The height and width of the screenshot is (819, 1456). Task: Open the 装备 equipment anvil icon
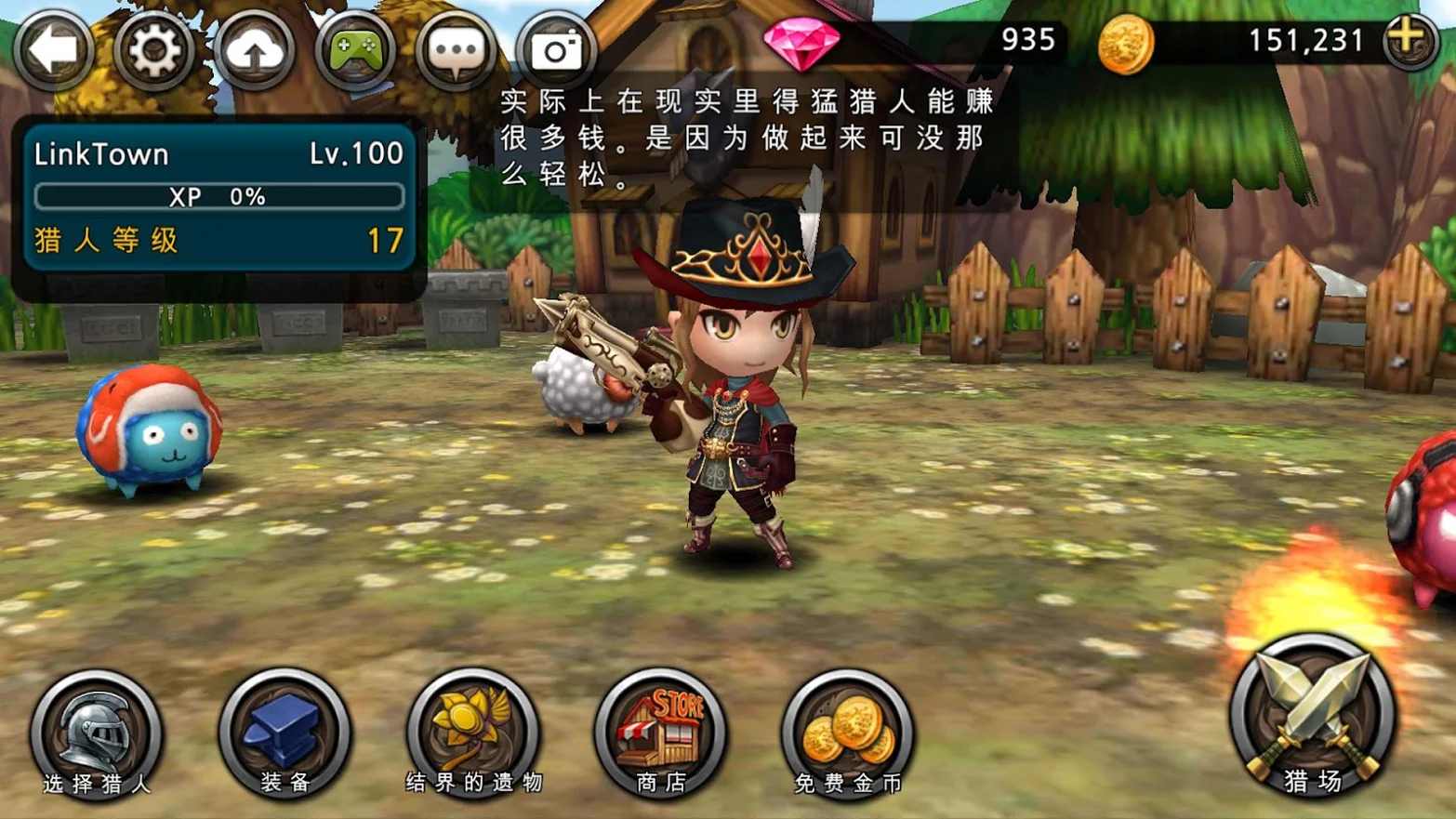(284, 734)
